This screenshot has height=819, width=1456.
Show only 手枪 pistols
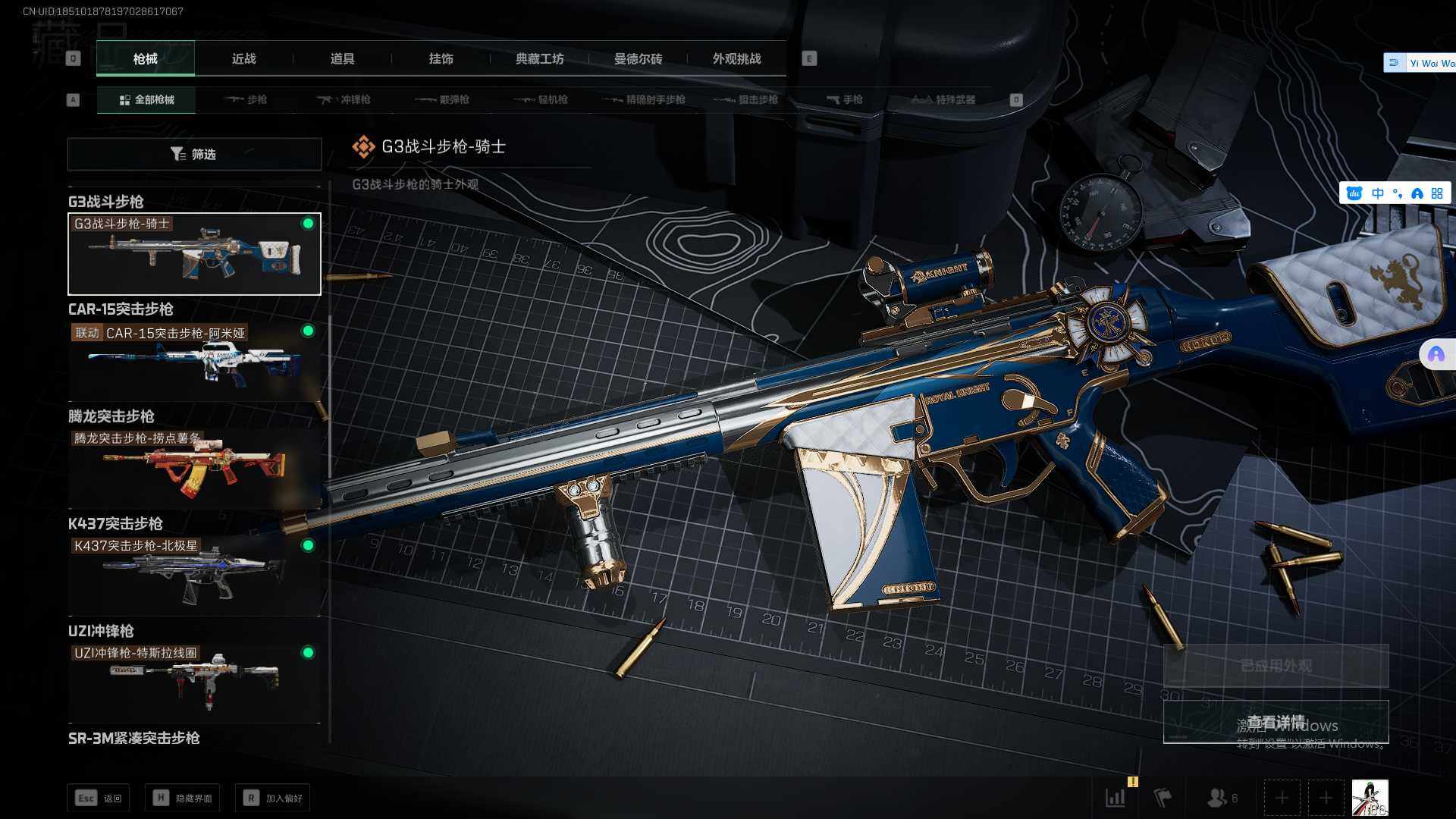pyautogui.click(x=844, y=100)
